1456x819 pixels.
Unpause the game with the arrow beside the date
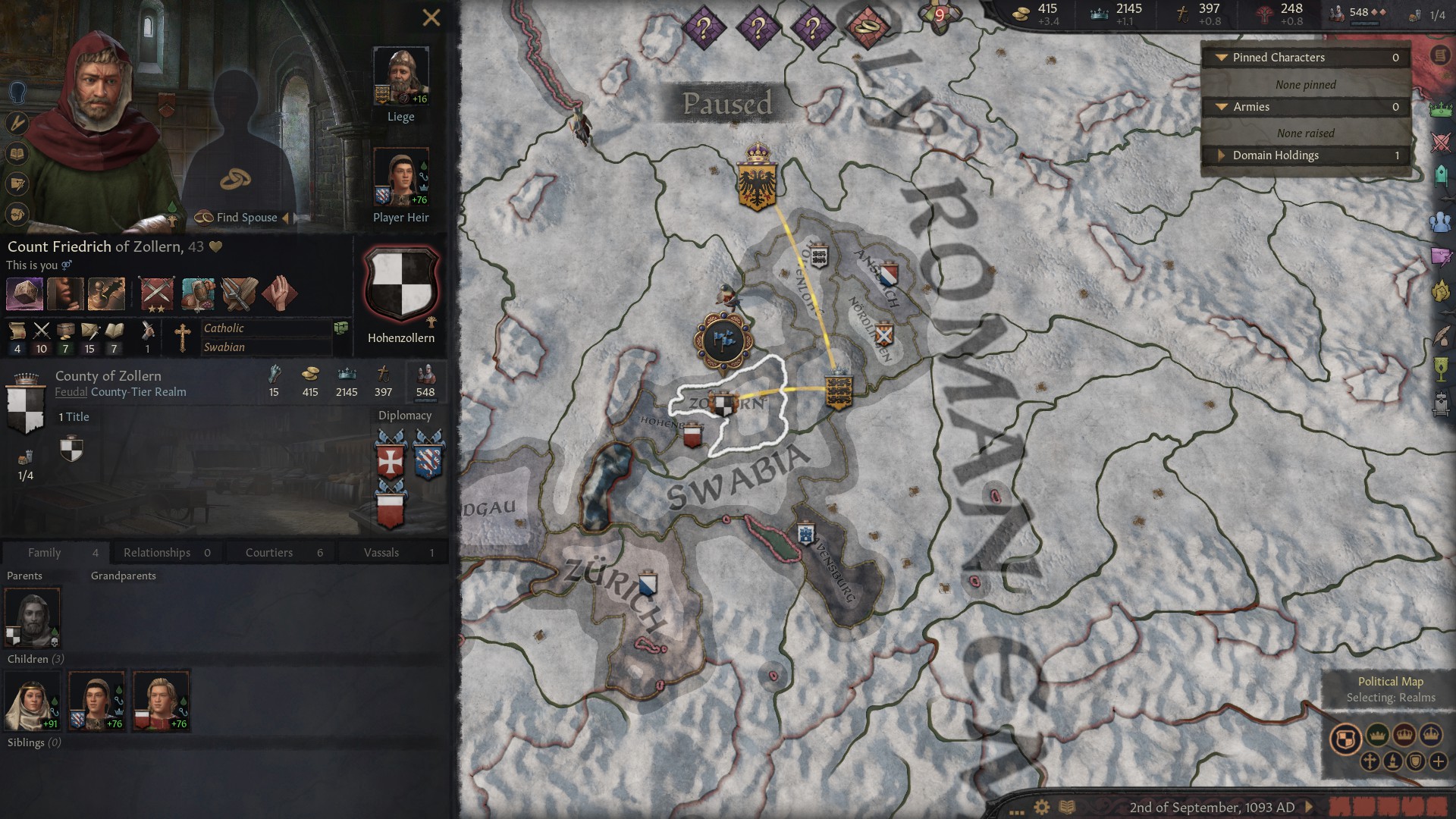click(x=1309, y=807)
